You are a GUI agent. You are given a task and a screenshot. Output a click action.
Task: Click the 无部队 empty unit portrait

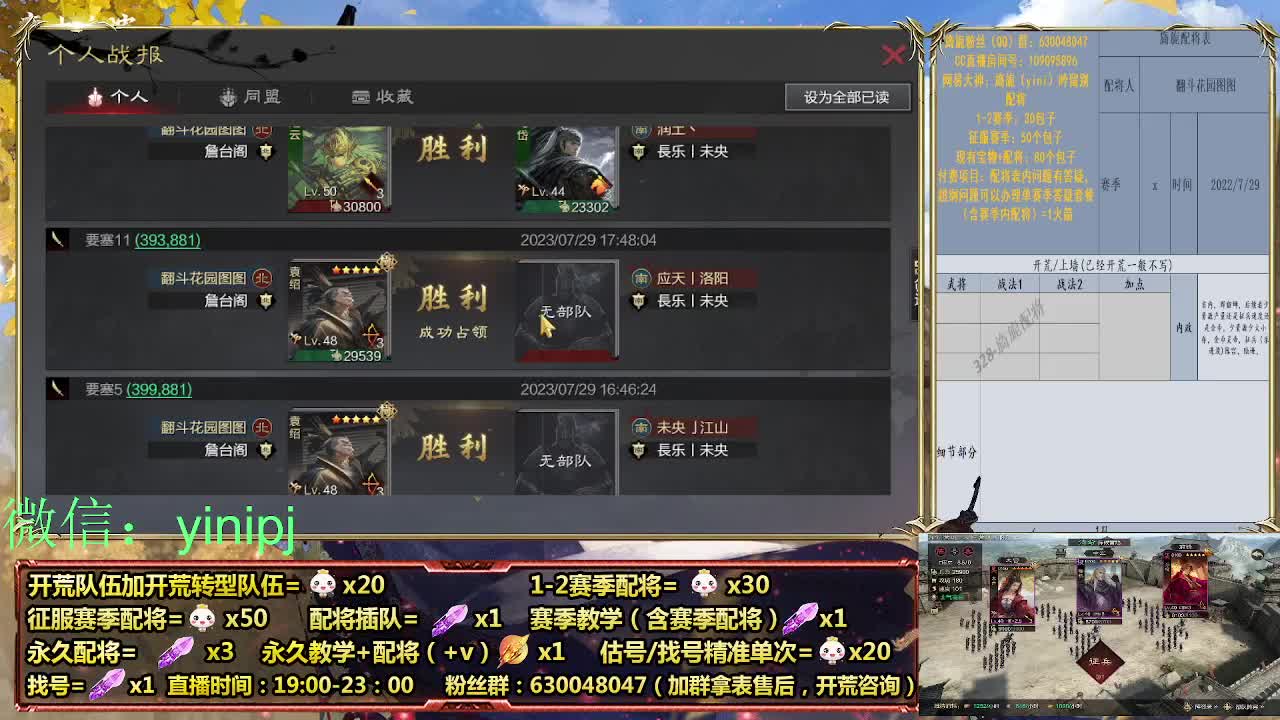[x=566, y=310]
